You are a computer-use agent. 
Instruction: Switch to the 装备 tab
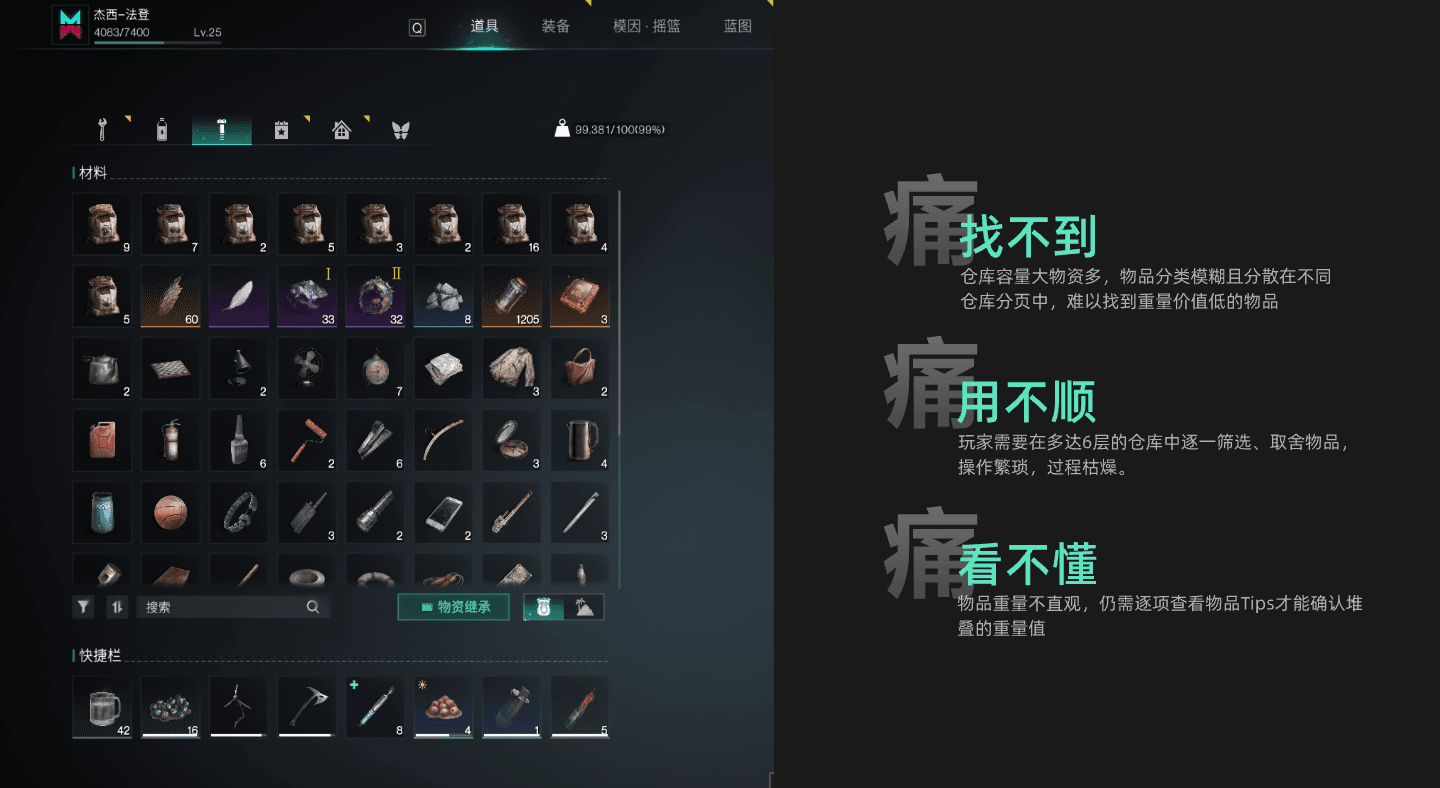[x=556, y=26]
